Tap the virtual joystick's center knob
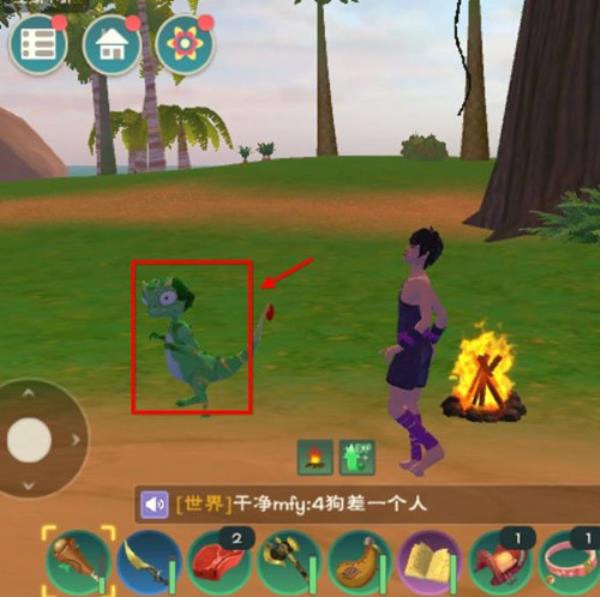This screenshot has height=597, width=600. [x=30, y=440]
